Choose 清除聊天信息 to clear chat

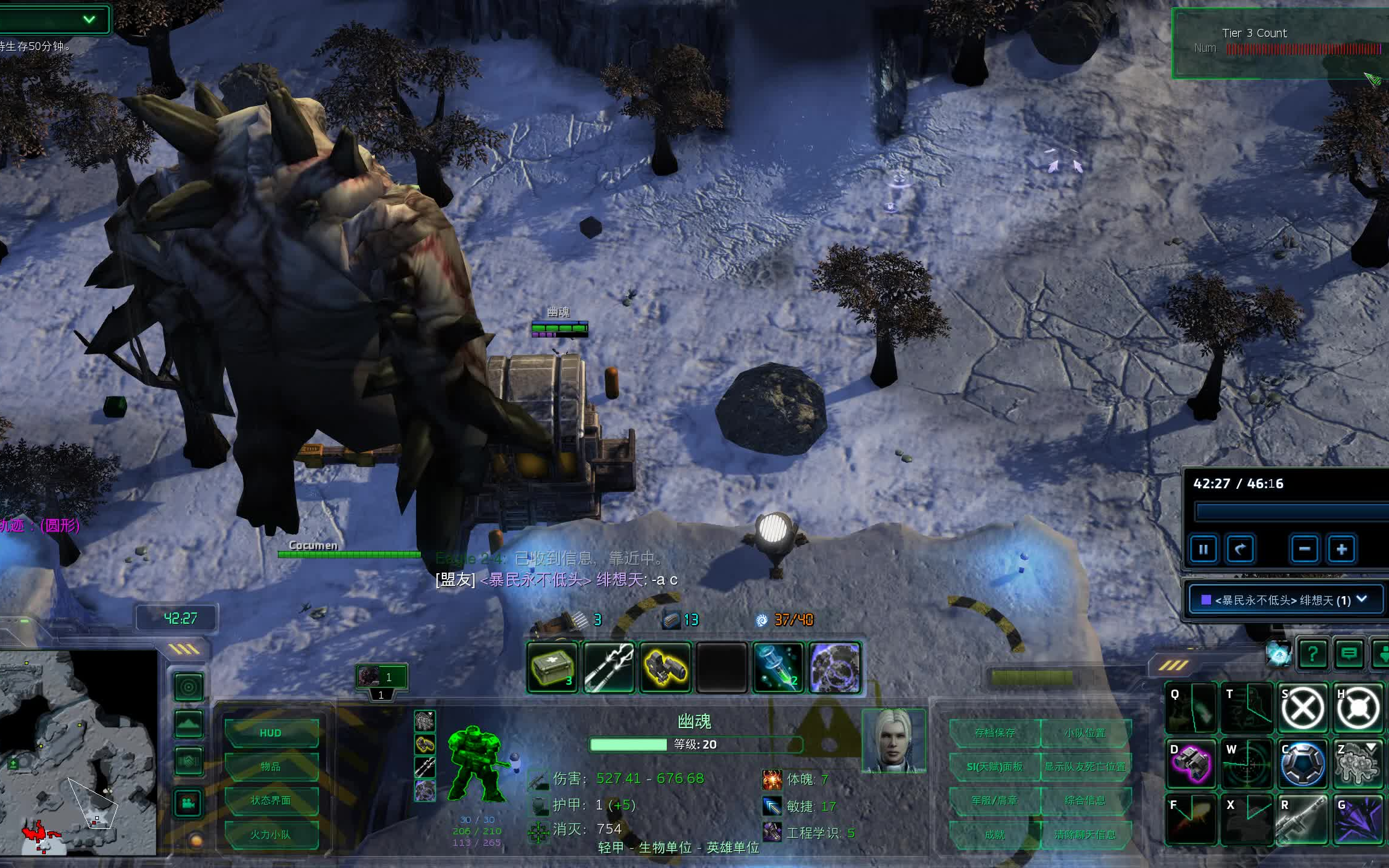[1085, 835]
